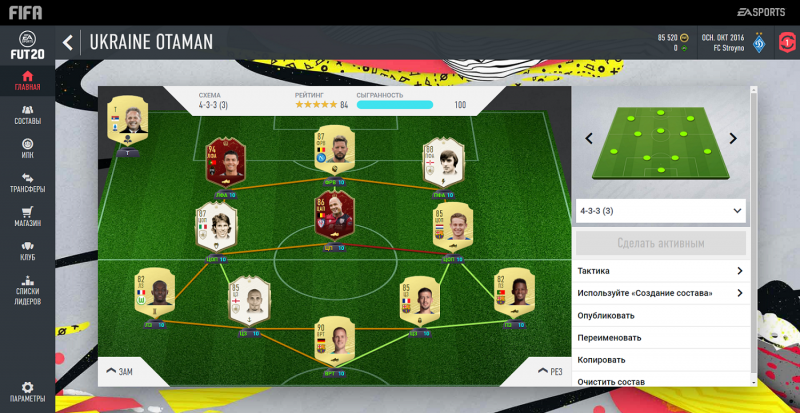Open the Трансферы transfer market
Screen dimensions: 800x413
[27, 182]
